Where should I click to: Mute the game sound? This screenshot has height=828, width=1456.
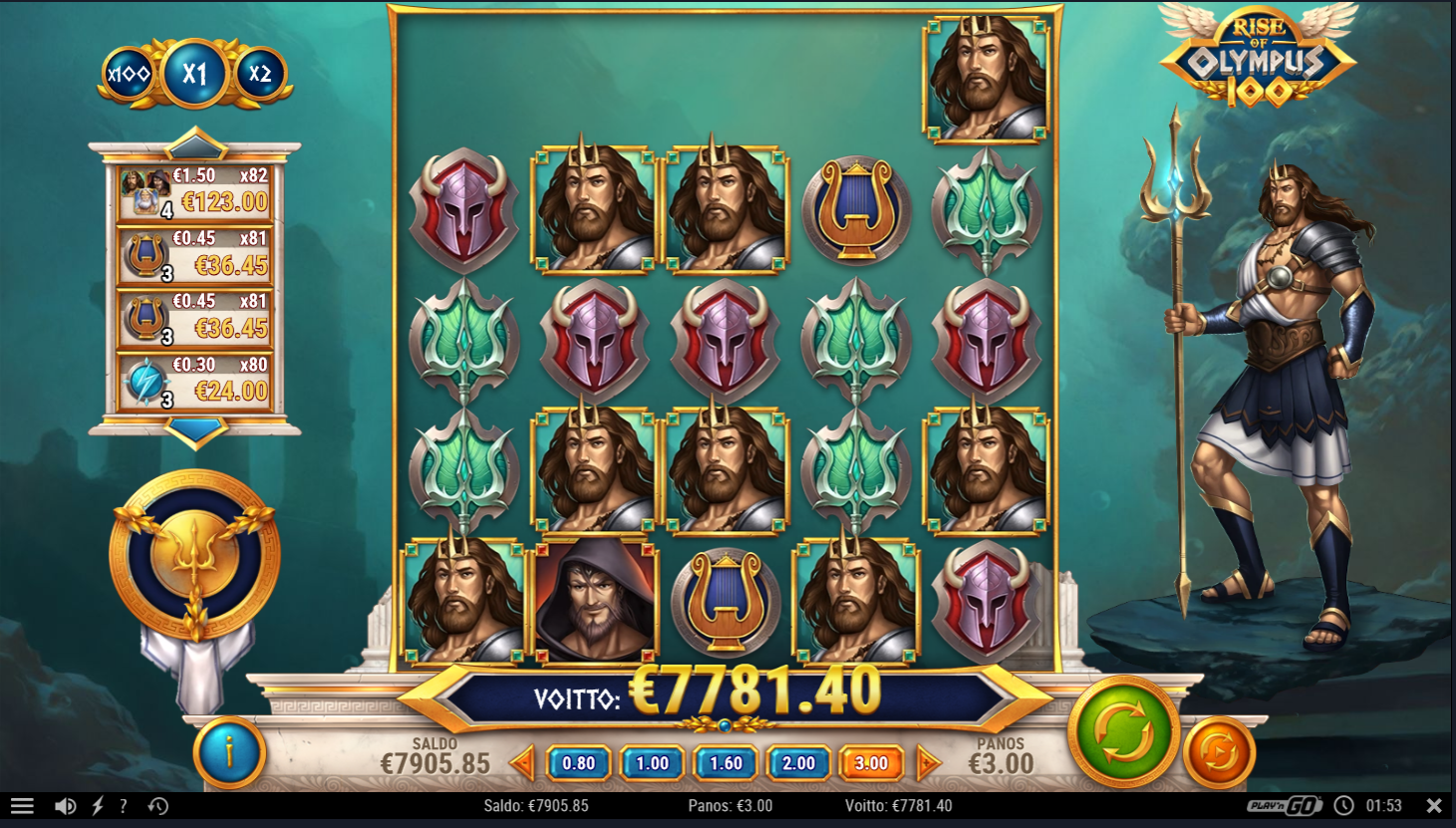[x=66, y=805]
